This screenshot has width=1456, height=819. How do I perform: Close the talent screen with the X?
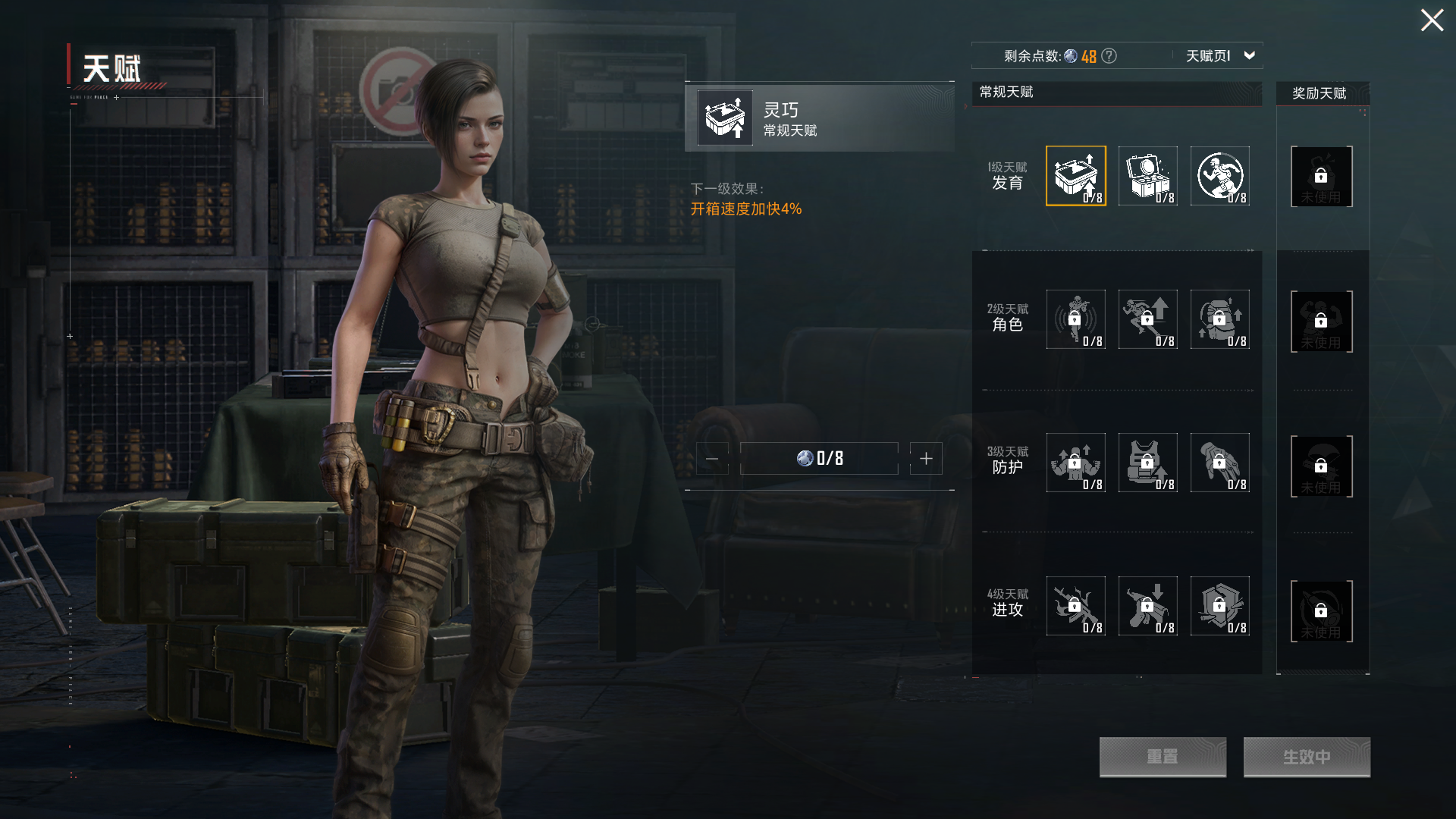coord(1431,20)
